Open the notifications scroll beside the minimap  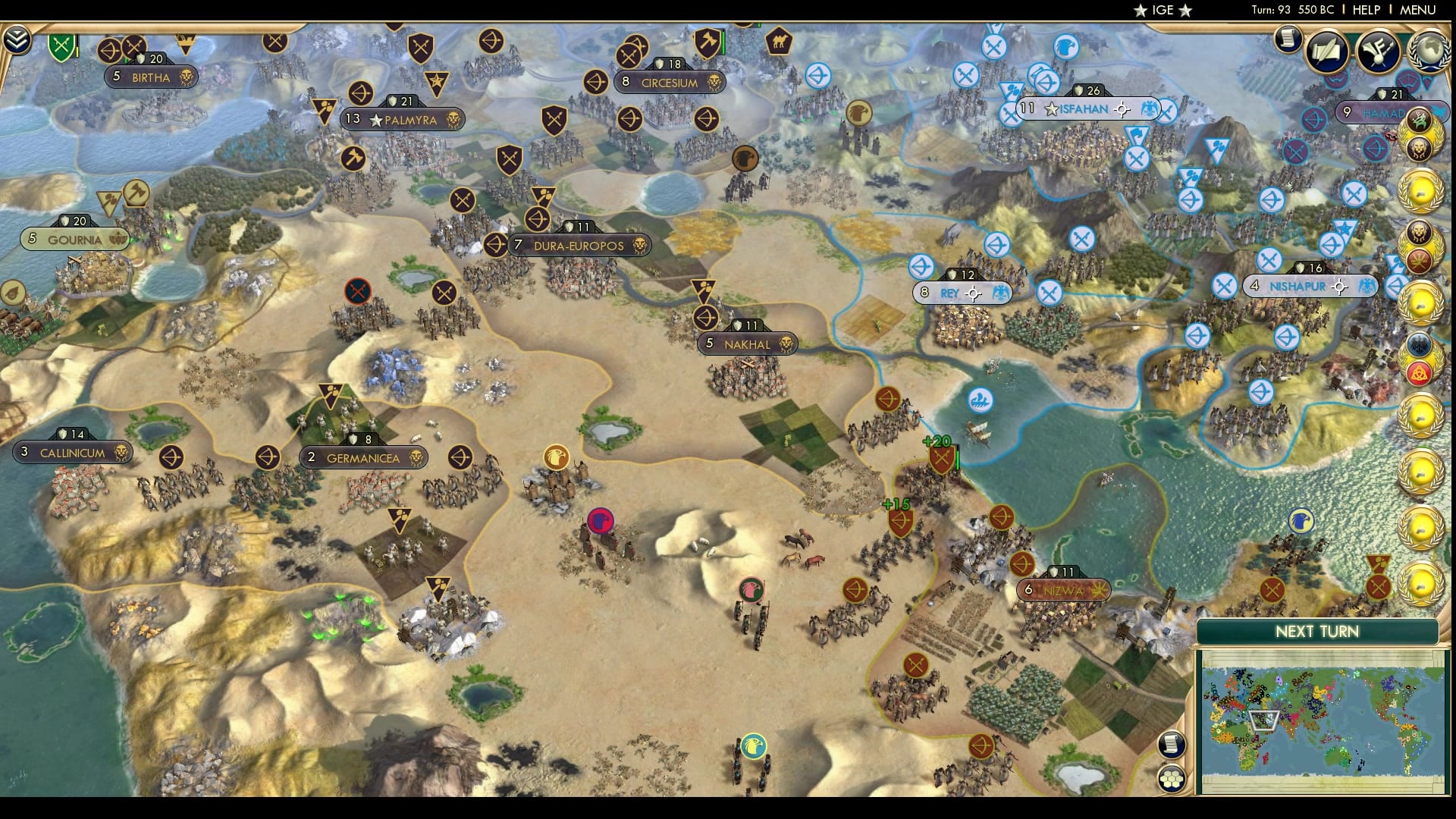pos(1171,743)
